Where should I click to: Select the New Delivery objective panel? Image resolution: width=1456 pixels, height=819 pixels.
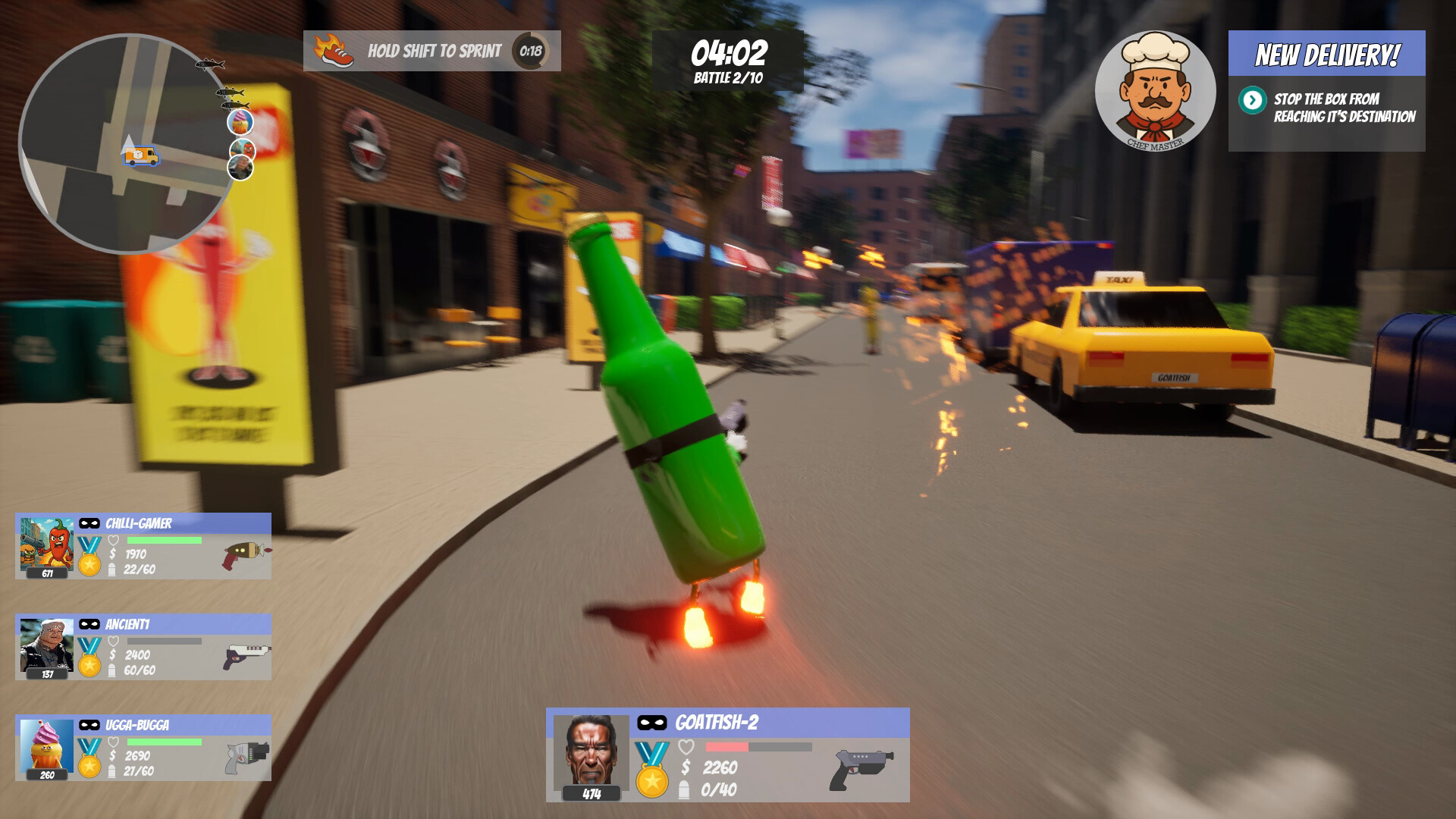[x=1326, y=91]
